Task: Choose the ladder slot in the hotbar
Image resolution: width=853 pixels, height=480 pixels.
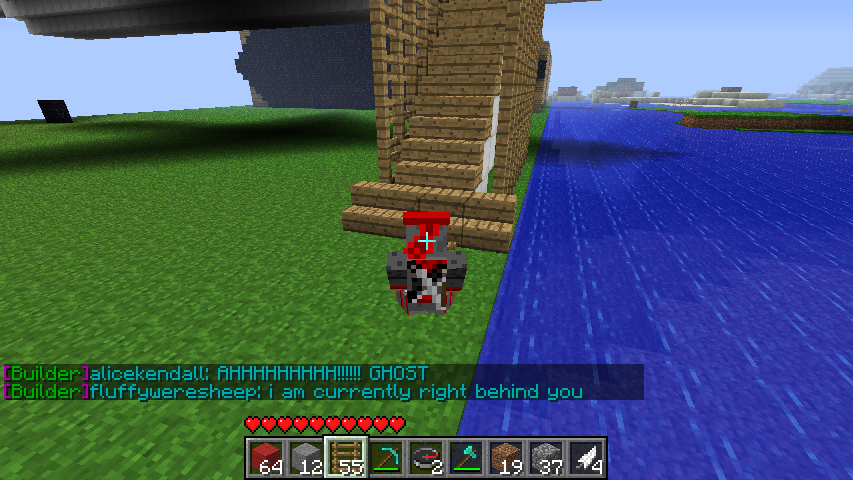Action: tap(346, 458)
